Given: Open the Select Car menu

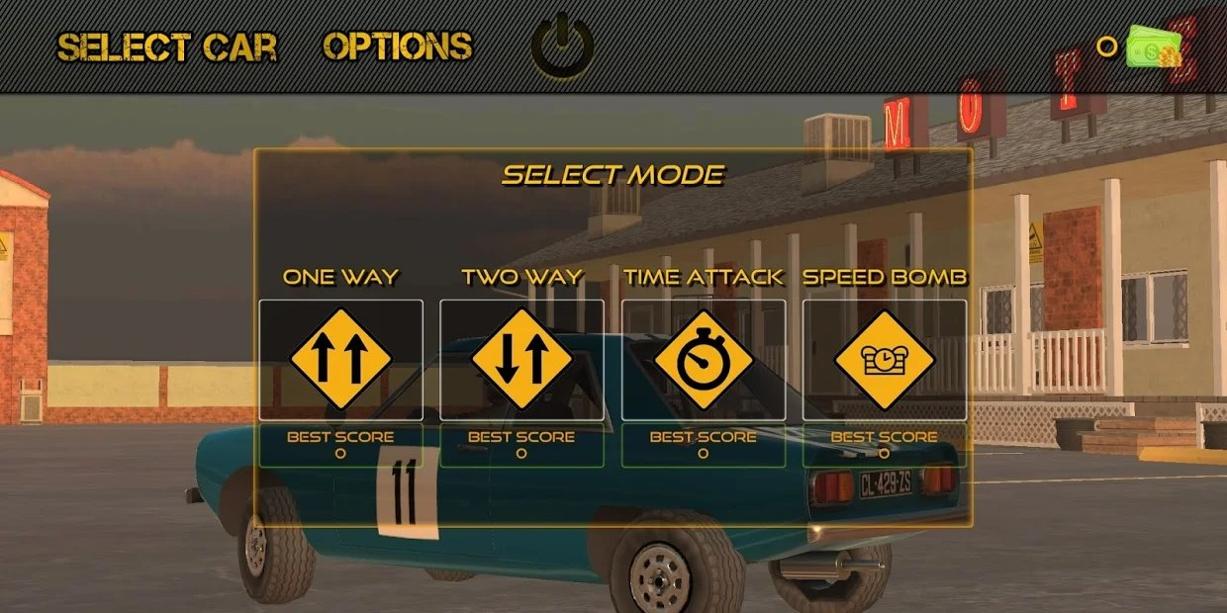Looking at the screenshot, I should click(167, 47).
